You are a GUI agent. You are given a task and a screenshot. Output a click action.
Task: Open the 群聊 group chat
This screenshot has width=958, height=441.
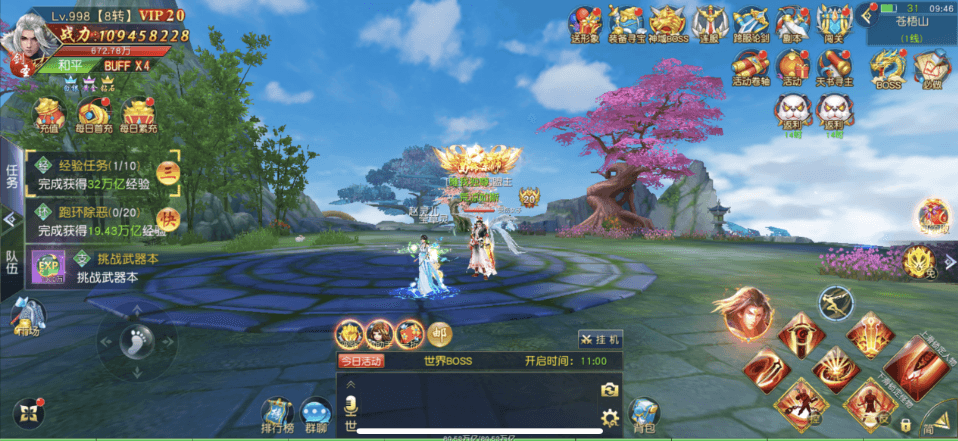pyautogui.click(x=317, y=415)
